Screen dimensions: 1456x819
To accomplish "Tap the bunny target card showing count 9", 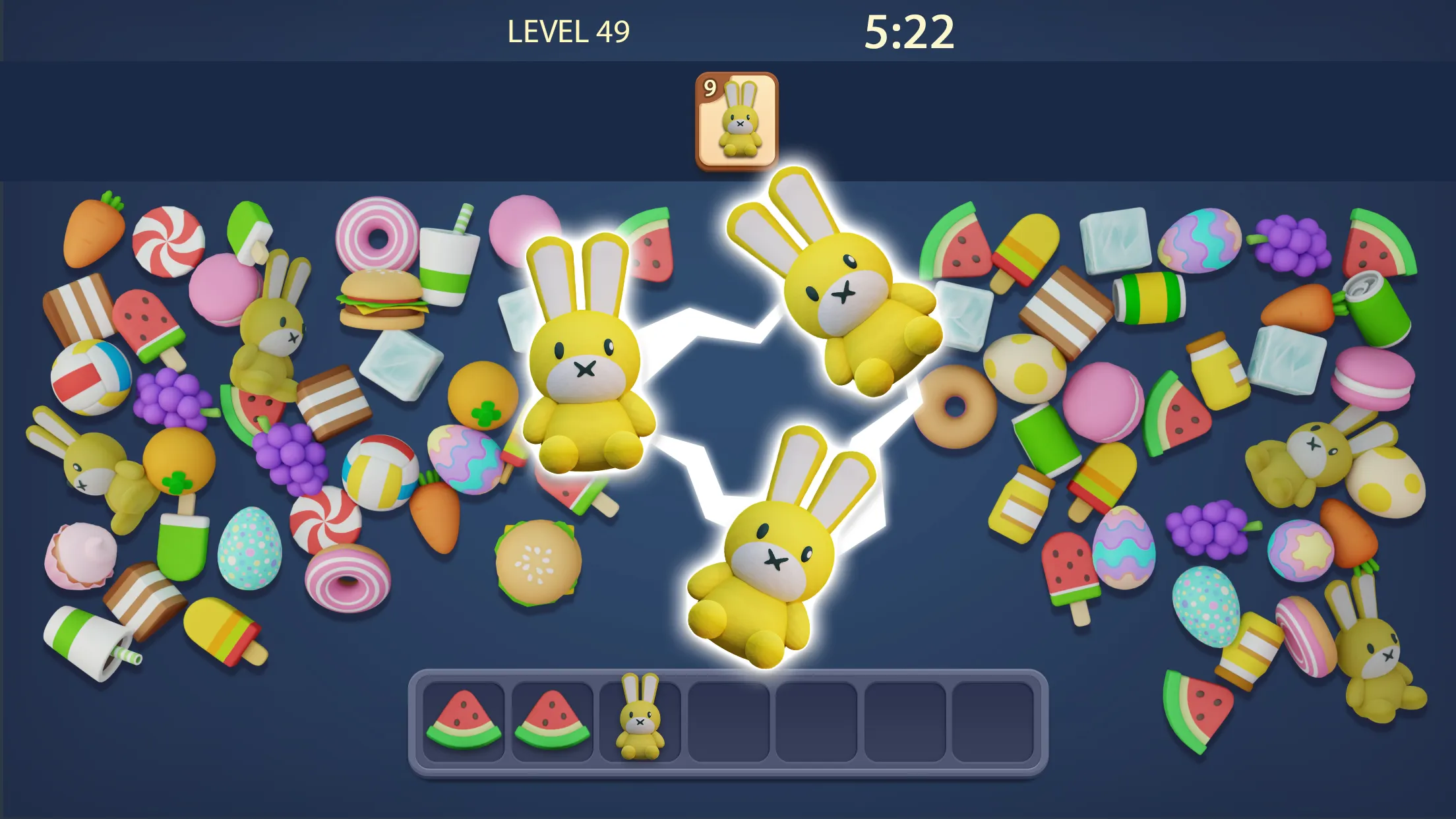I will coord(737,119).
